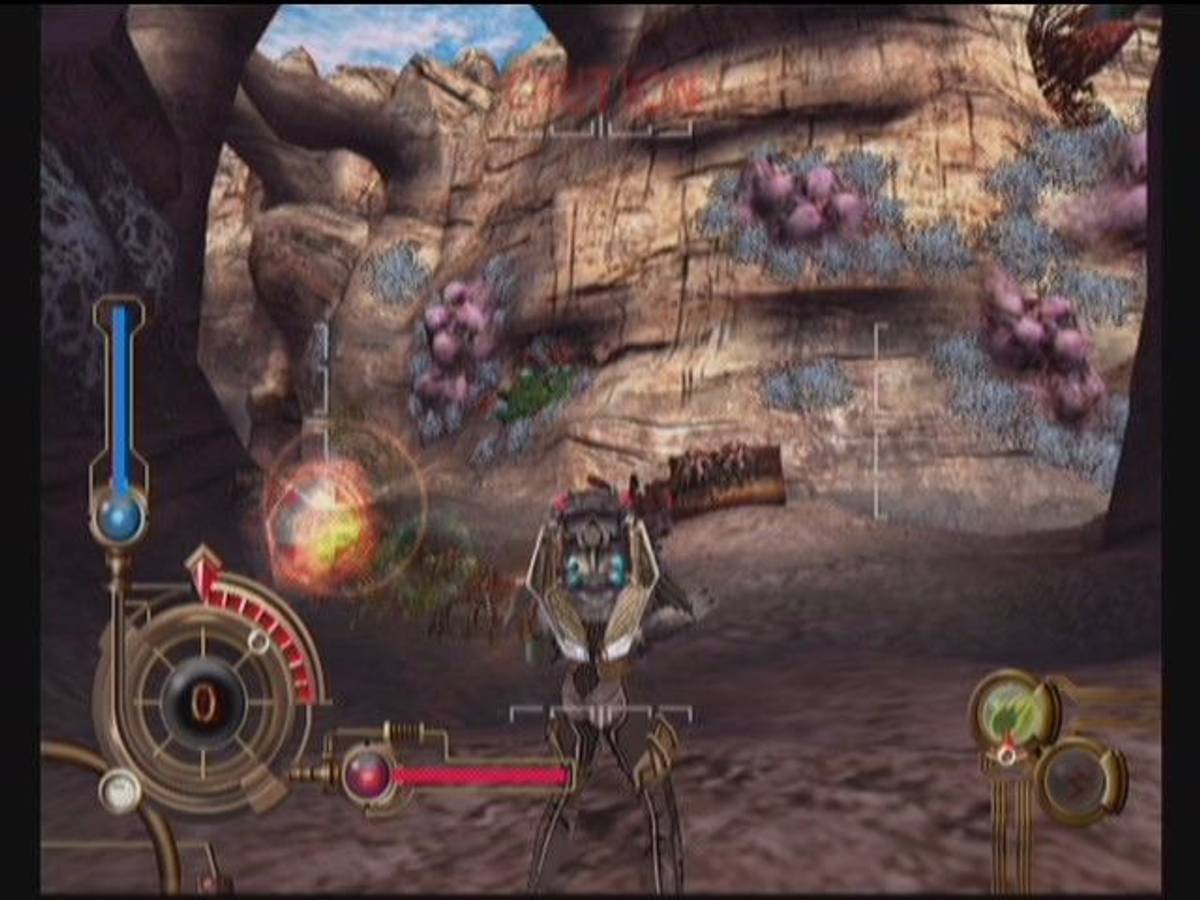Select the dimmed grey round icon
Image resolution: width=1200 pixels, height=900 pixels.
[1080, 782]
